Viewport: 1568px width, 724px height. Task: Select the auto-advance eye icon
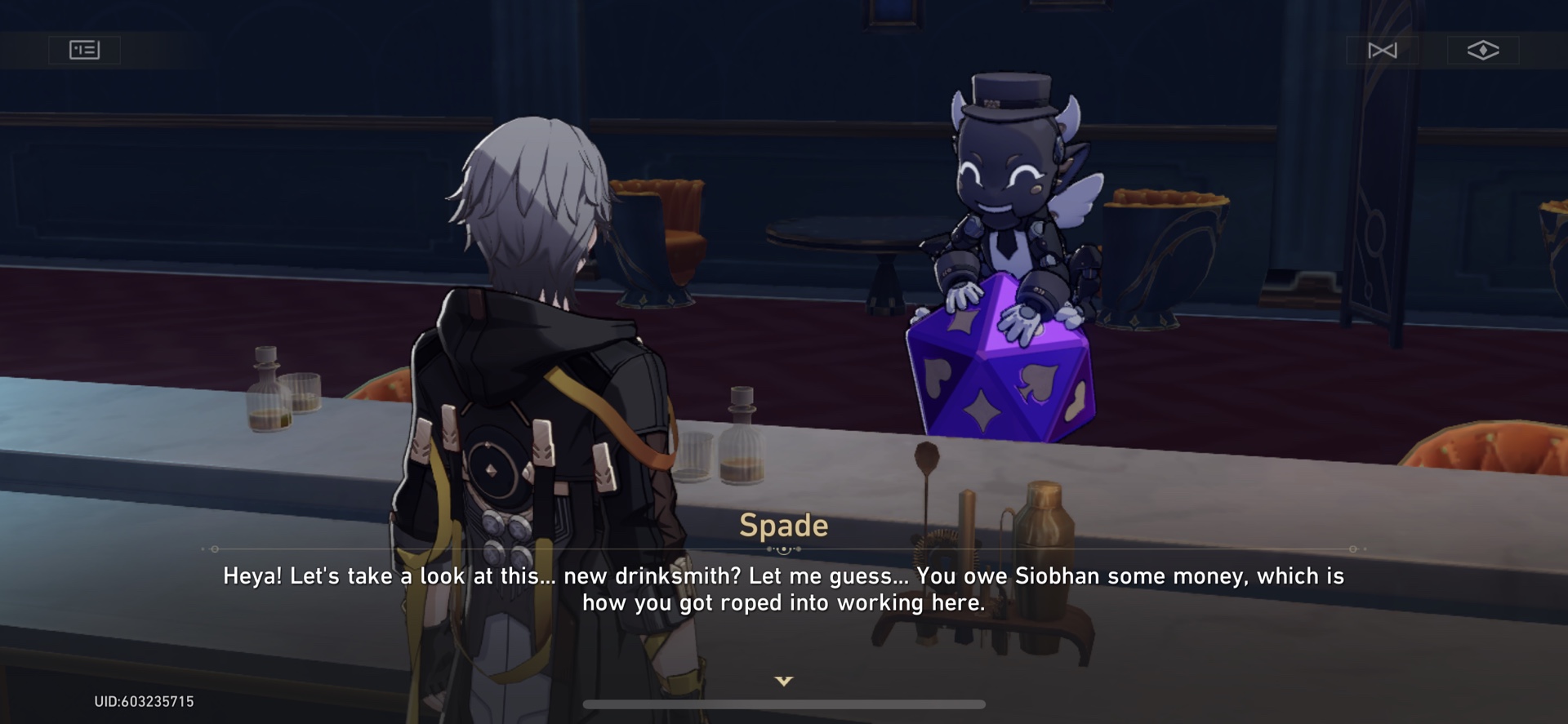[x=1481, y=50]
